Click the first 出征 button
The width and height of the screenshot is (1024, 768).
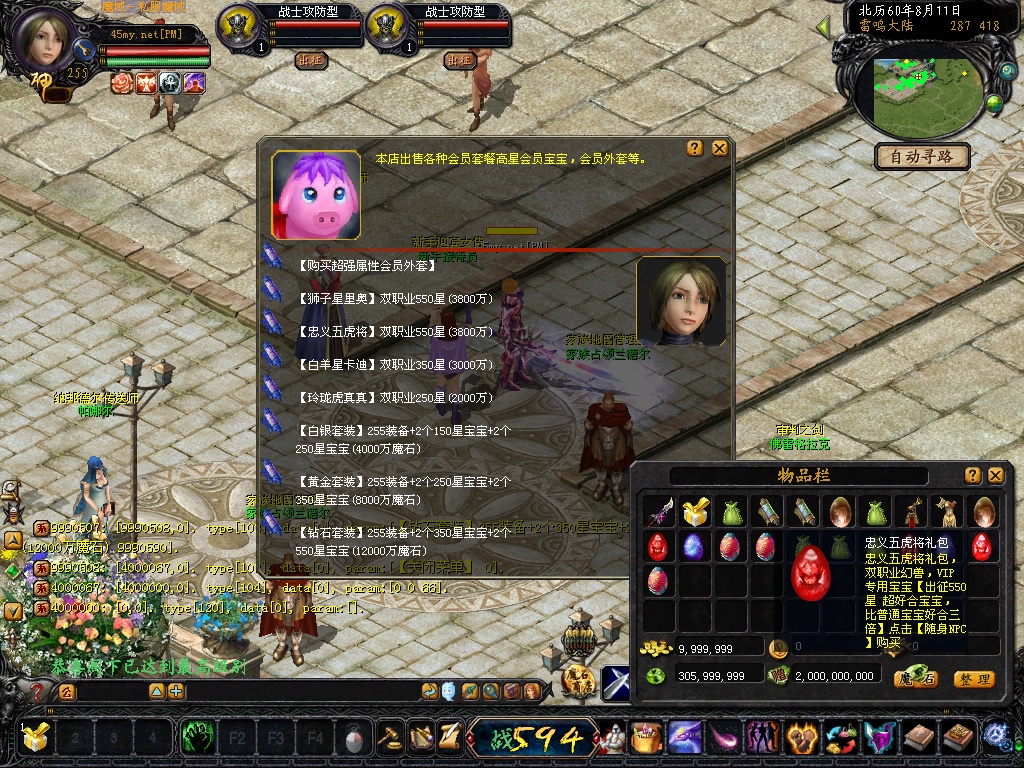[311, 60]
